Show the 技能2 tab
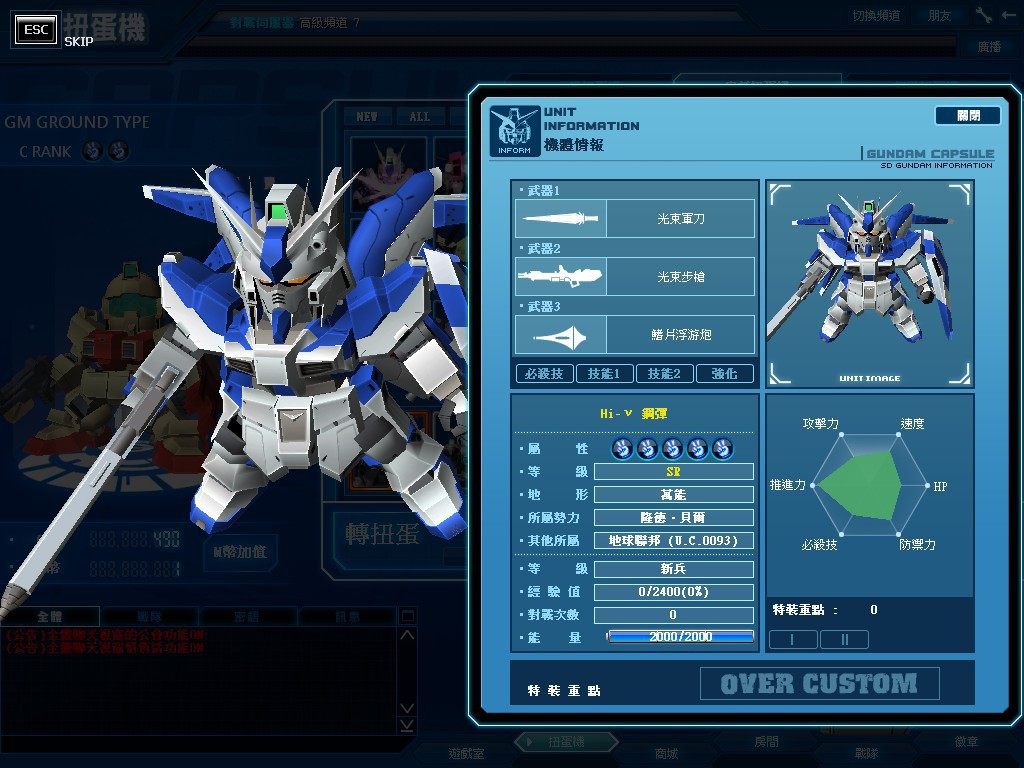1024x768 pixels. [664, 374]
